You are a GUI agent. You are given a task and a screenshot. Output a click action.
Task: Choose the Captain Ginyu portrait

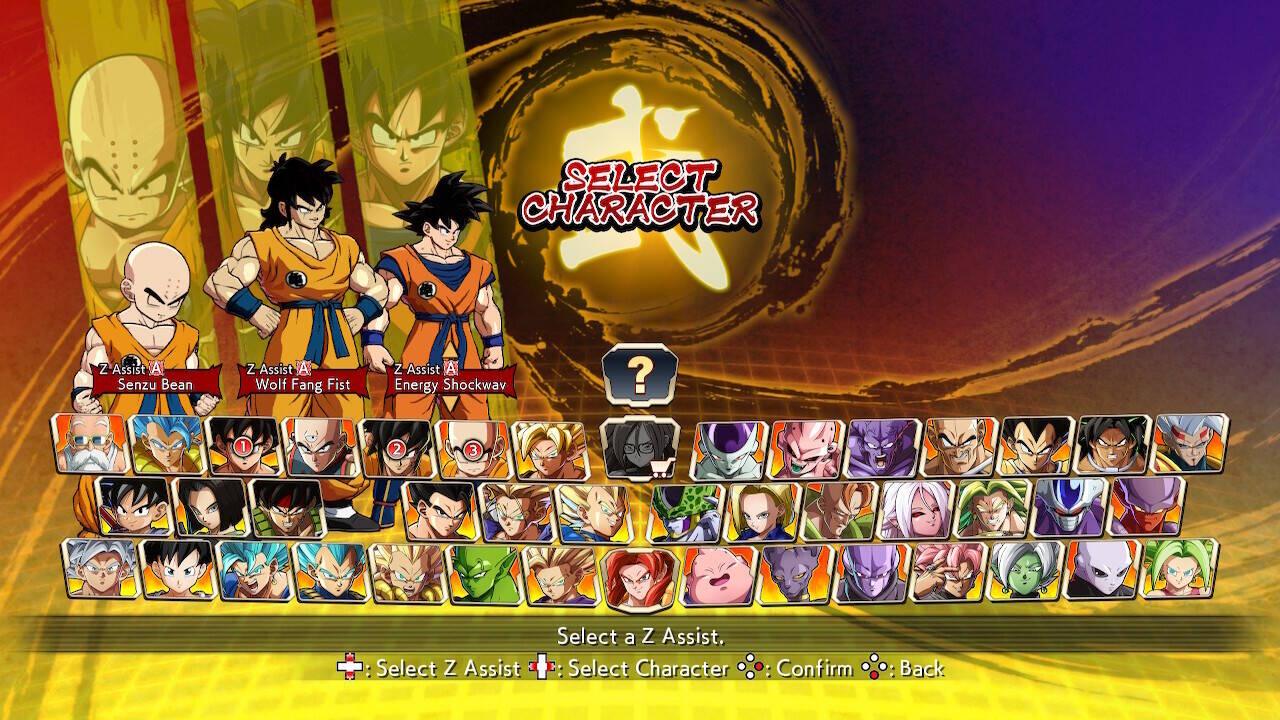point(884,447)
